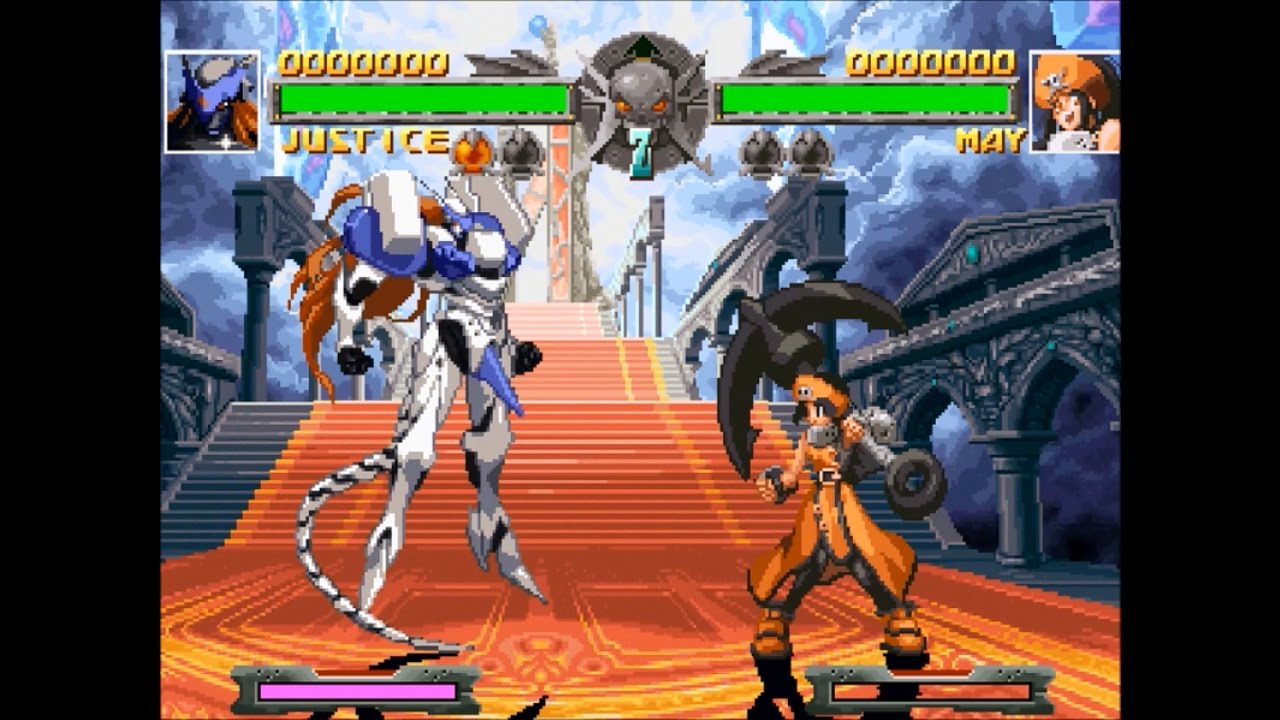Screen dimensions: 1280x720
Task: Select Justice's lit orange round-win orb
Action: pos(472,152)
